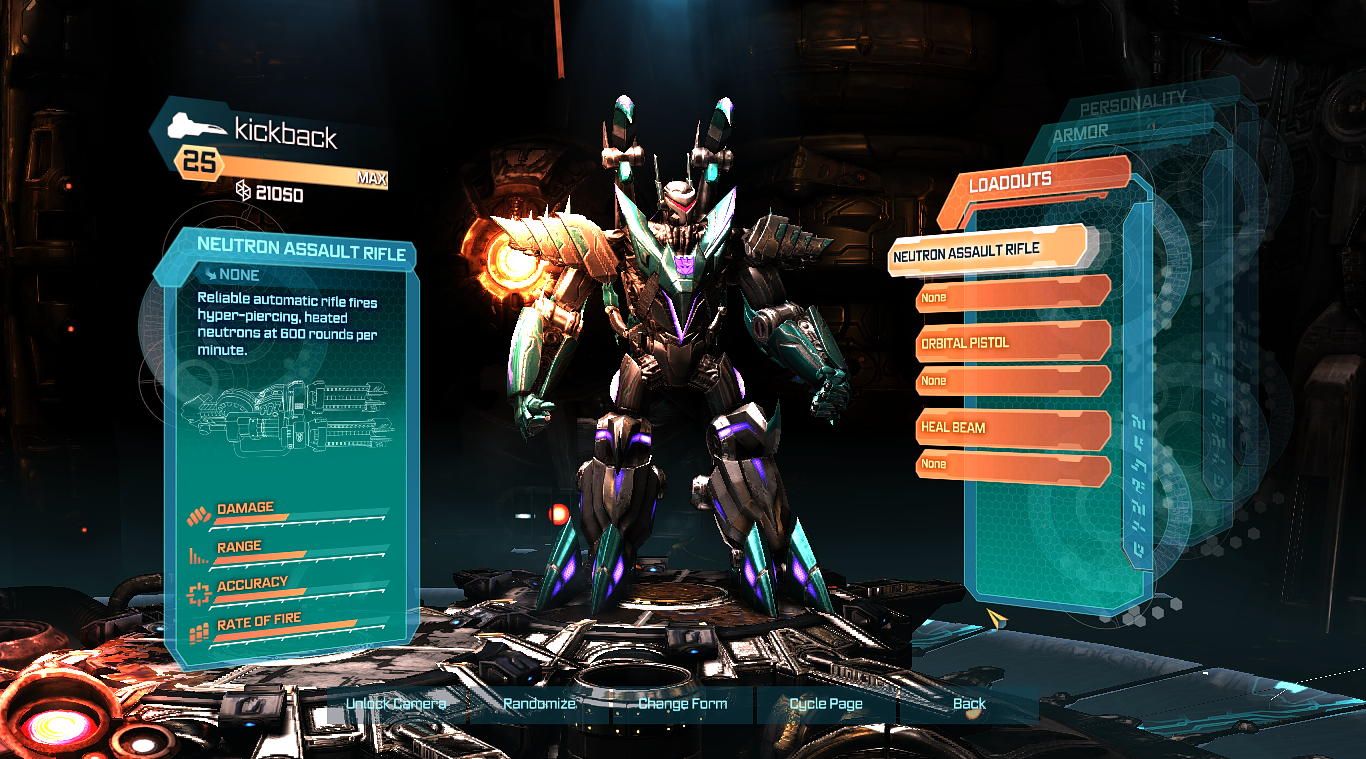Click the Back button

(x=968, y=703)
